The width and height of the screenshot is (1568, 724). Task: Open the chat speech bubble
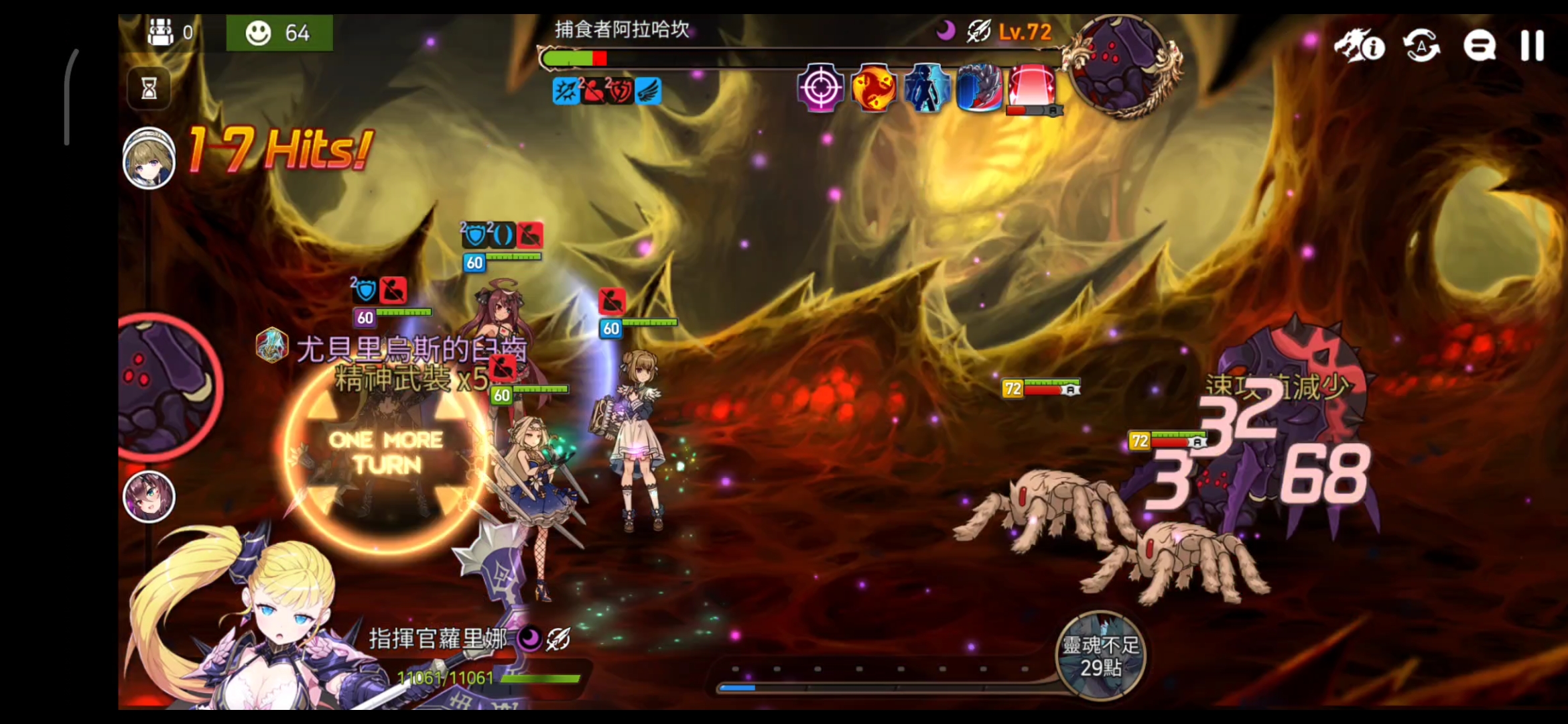pos(1480,46)
